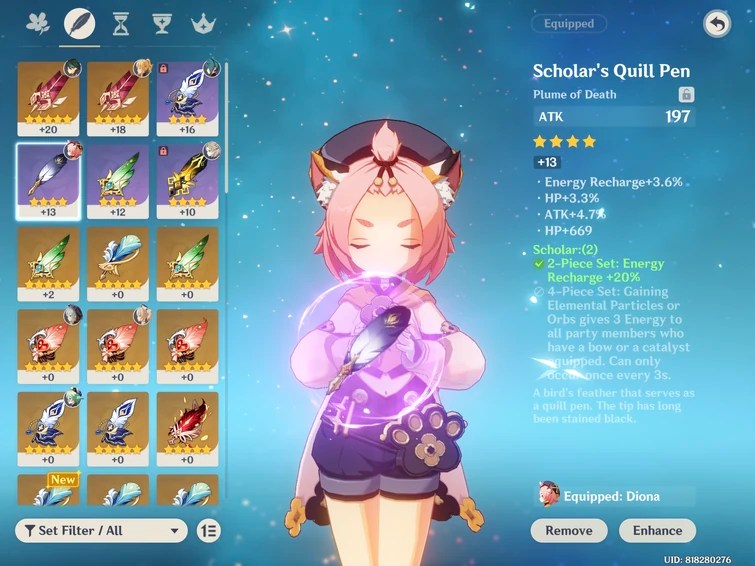The width and height of the screenshot is (755, 566).
Task: Click the sort order button beside the filter
Action: [209, 531]
